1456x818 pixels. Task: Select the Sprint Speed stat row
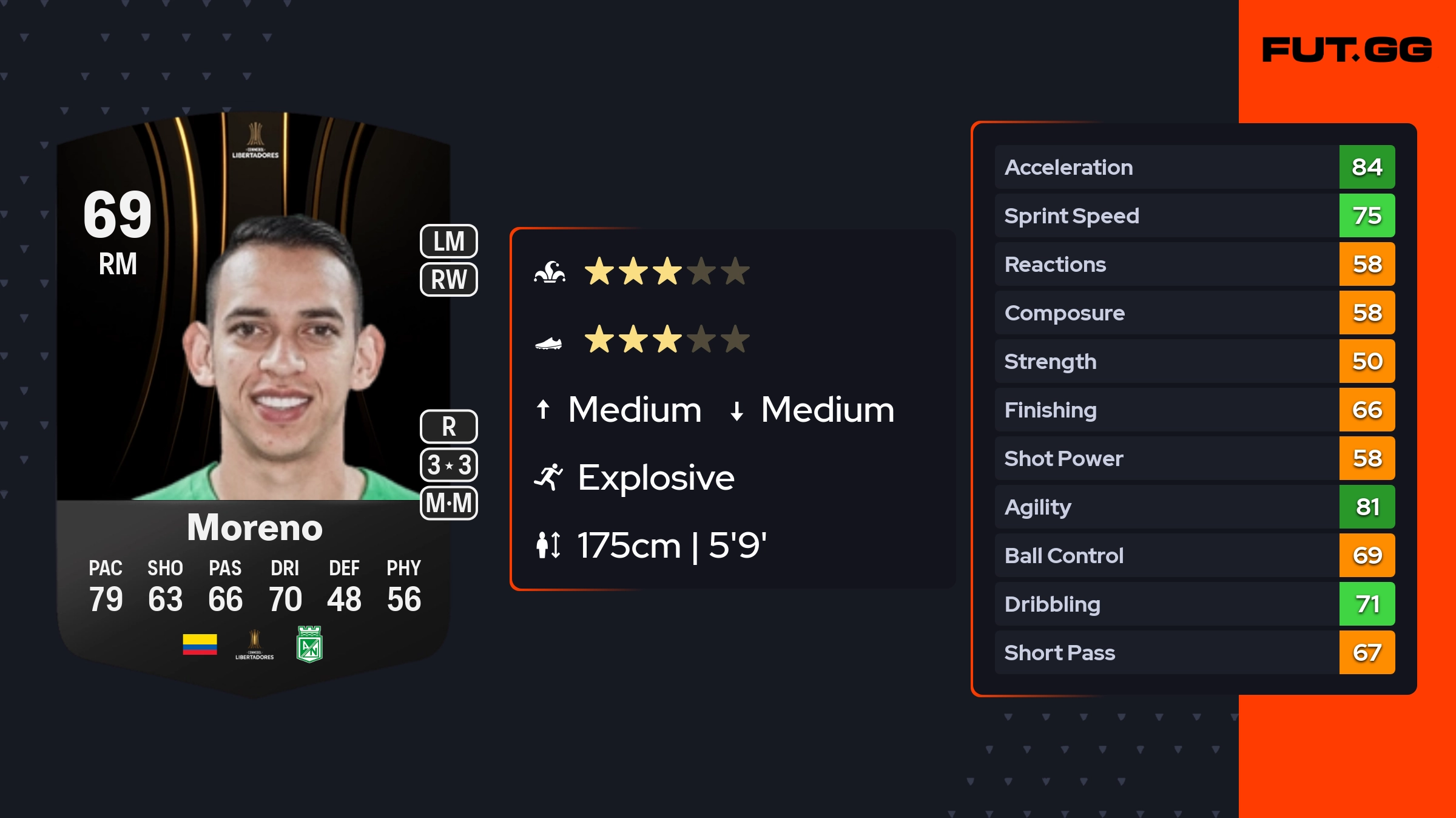click(1194, 215)
